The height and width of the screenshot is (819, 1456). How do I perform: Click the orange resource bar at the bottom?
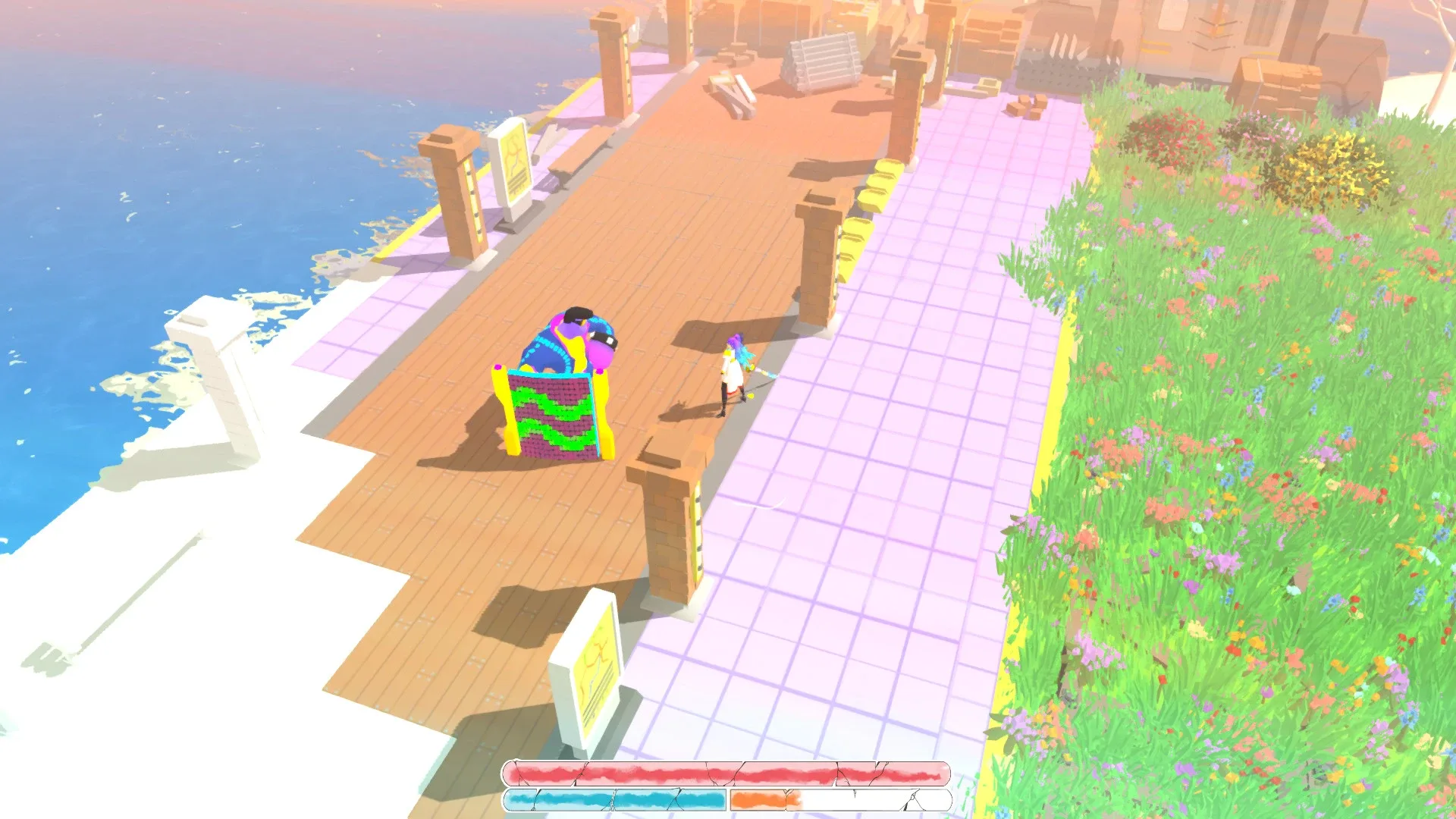click(x=766, y=798)
